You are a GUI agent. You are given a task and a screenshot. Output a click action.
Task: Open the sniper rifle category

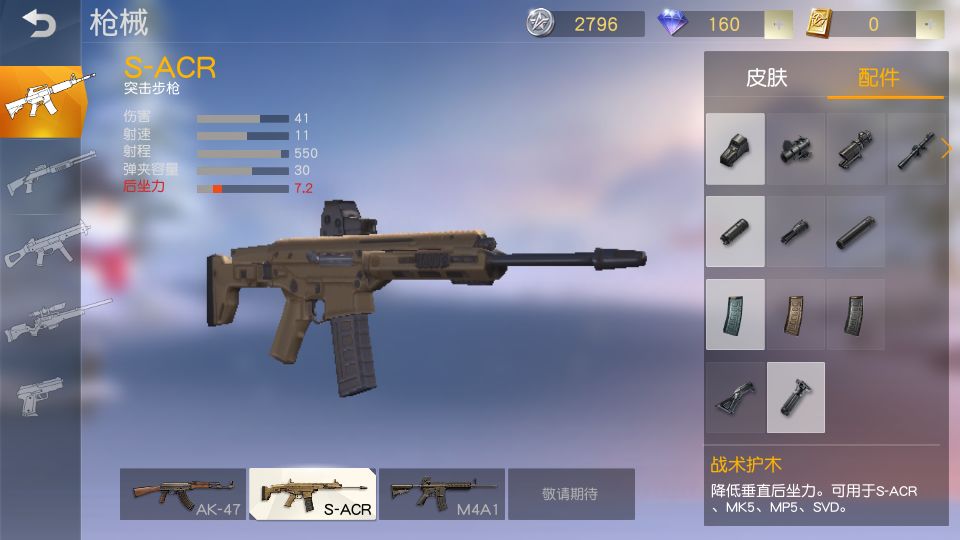click(x=40, y=320)
